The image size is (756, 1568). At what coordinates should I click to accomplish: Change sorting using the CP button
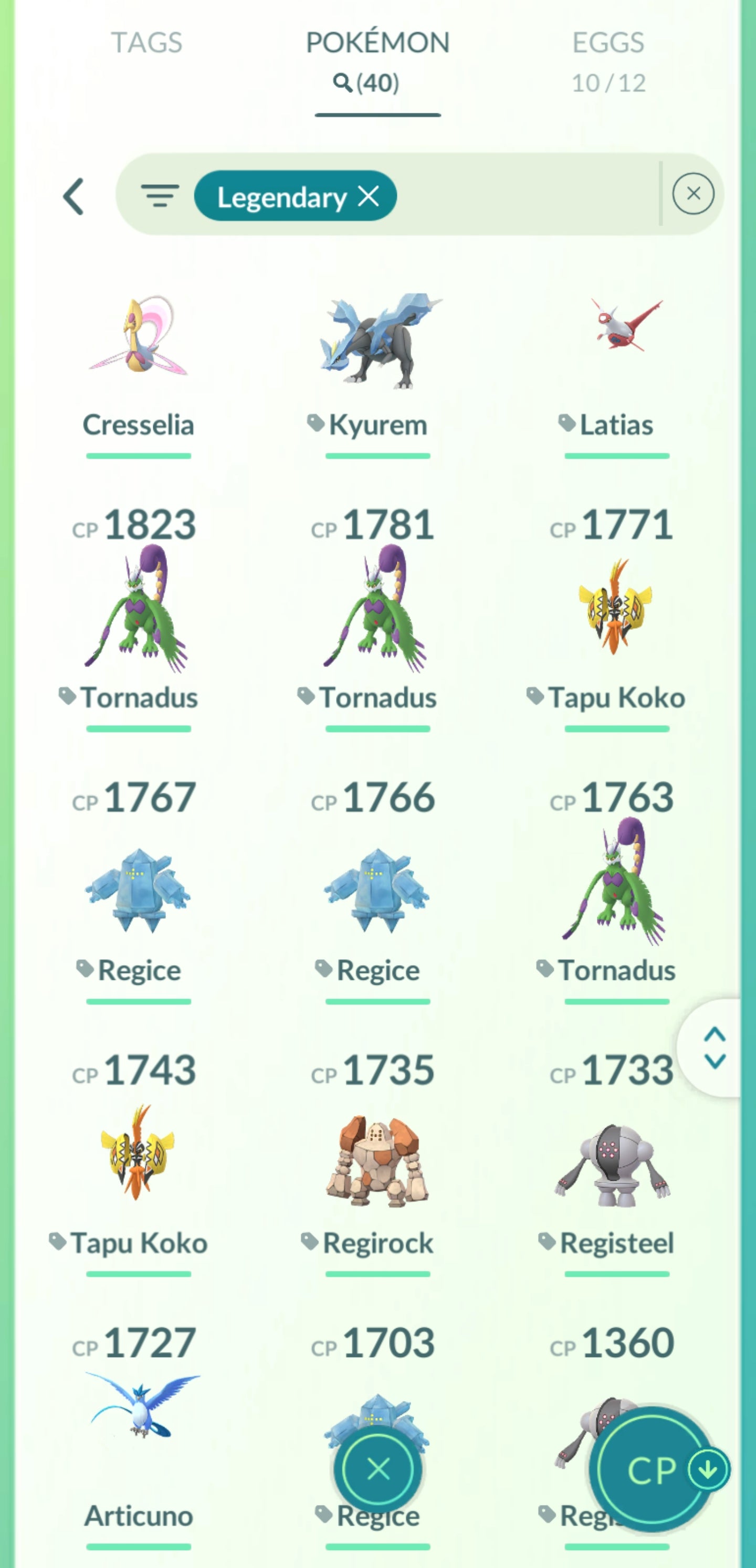653,1470
